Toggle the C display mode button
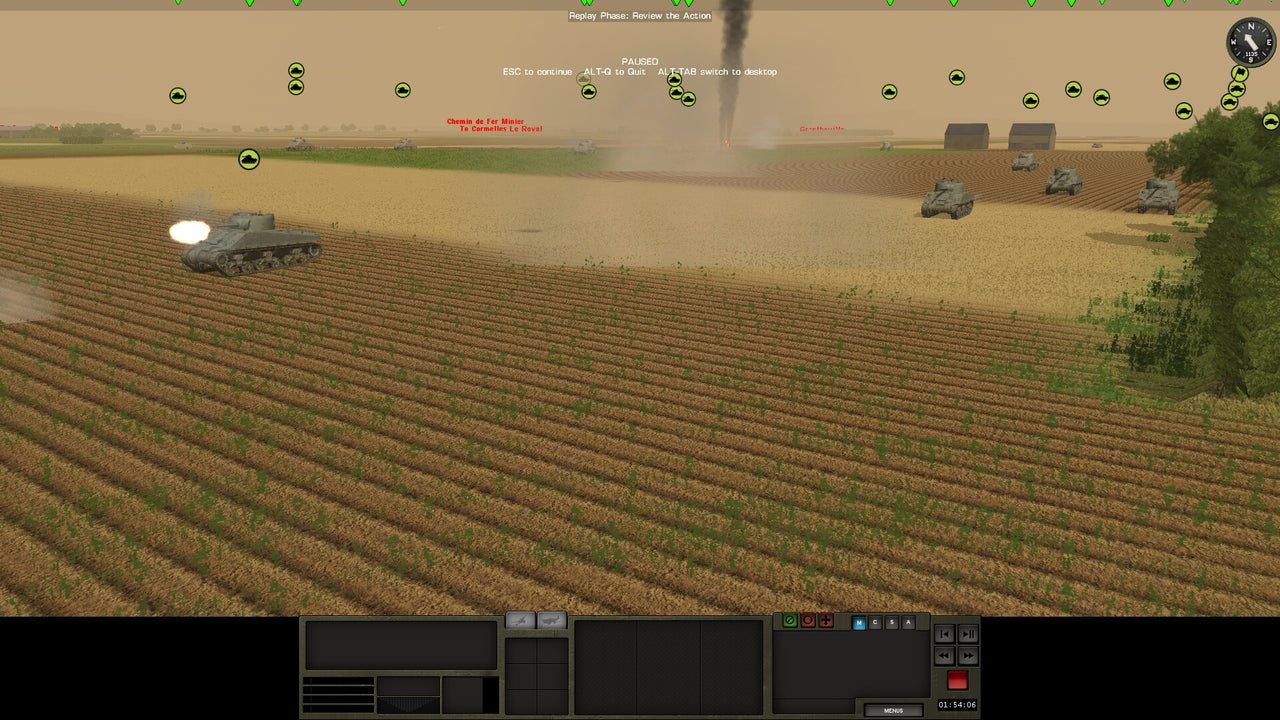 [x=875, y=623]
